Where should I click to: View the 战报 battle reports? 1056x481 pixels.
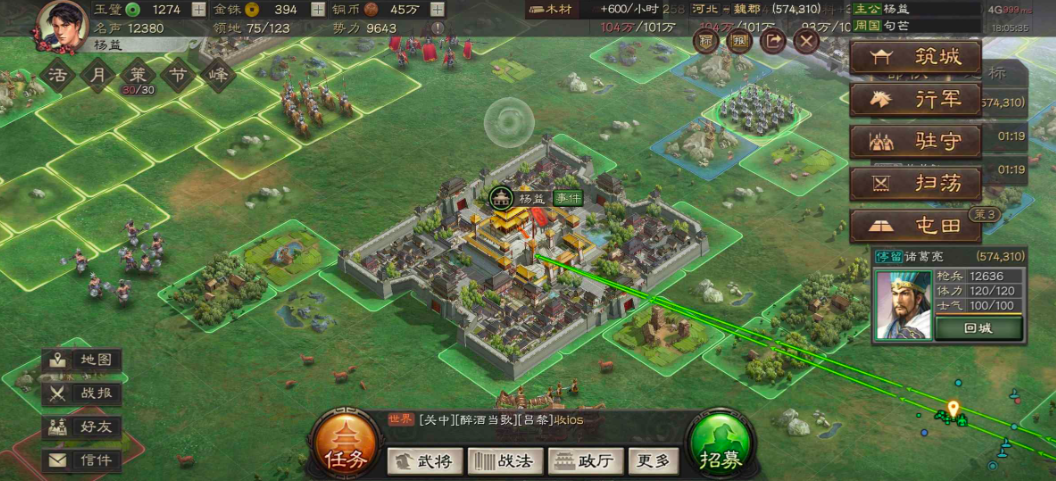tap(83, 394)
